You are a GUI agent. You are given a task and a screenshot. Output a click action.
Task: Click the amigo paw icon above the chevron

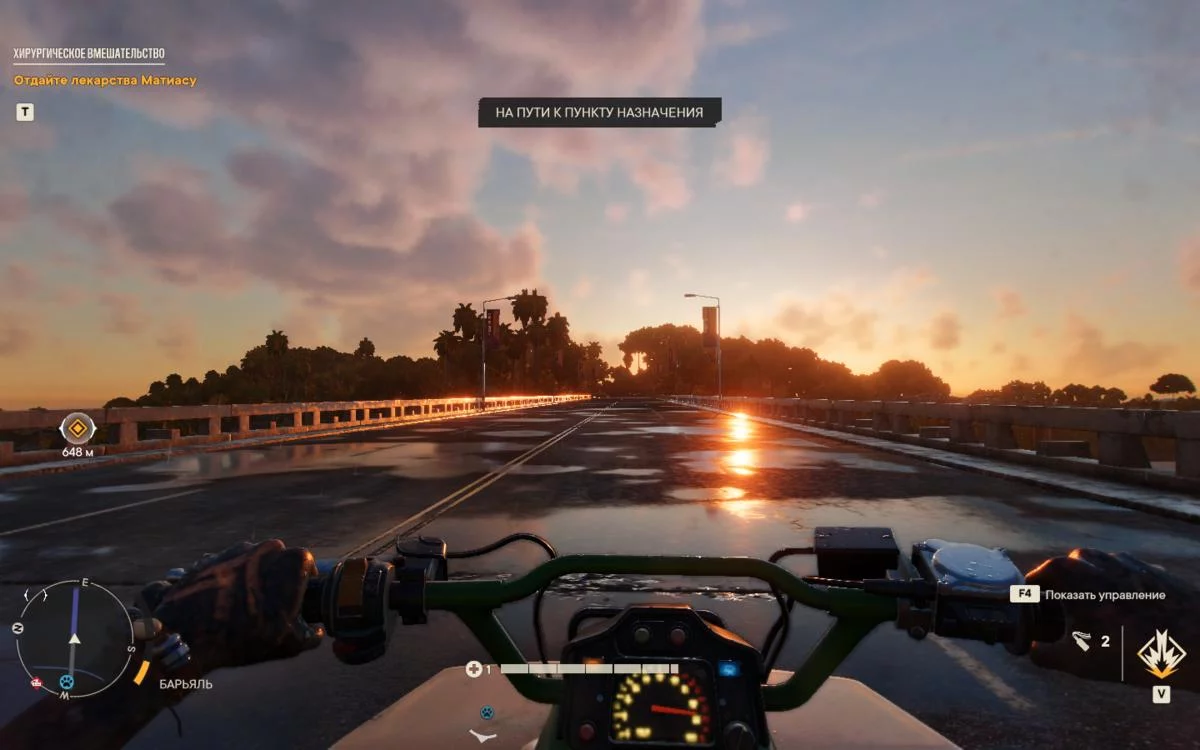tap(486, 713)
